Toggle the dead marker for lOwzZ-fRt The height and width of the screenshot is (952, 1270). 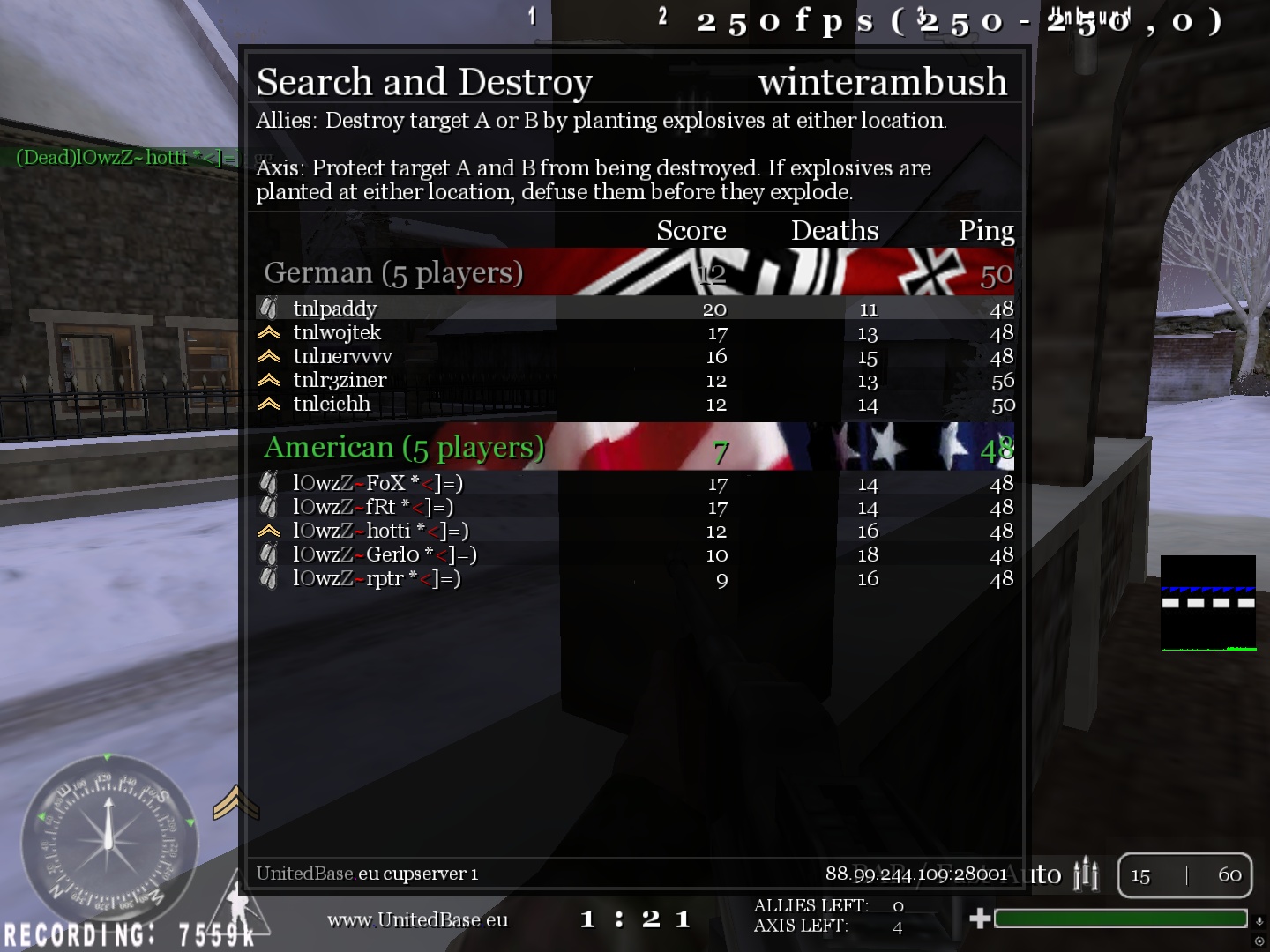pyautogui.click(x=267, y=506)
